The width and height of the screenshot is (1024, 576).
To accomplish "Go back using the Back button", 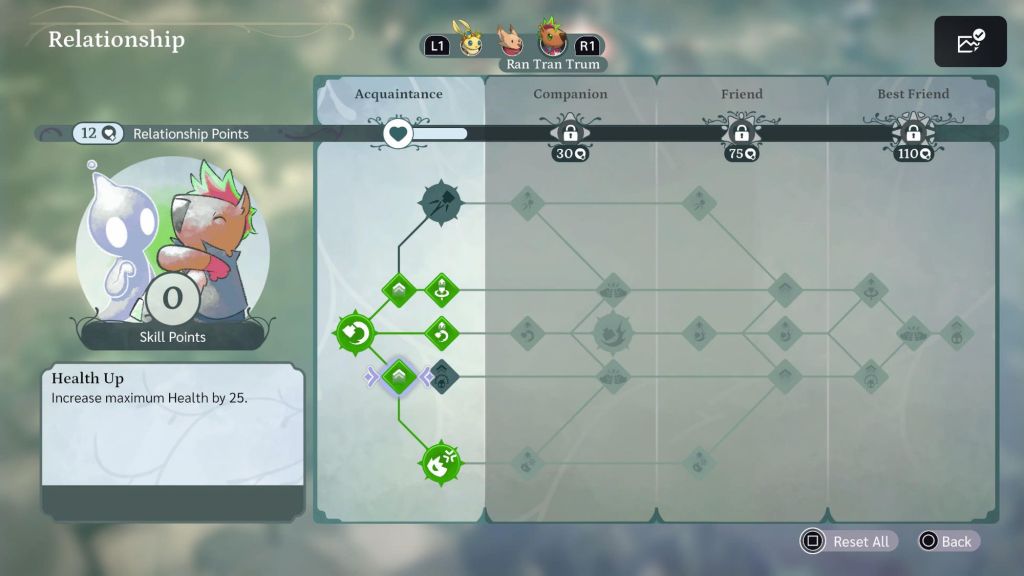I will tap(945, 541).
